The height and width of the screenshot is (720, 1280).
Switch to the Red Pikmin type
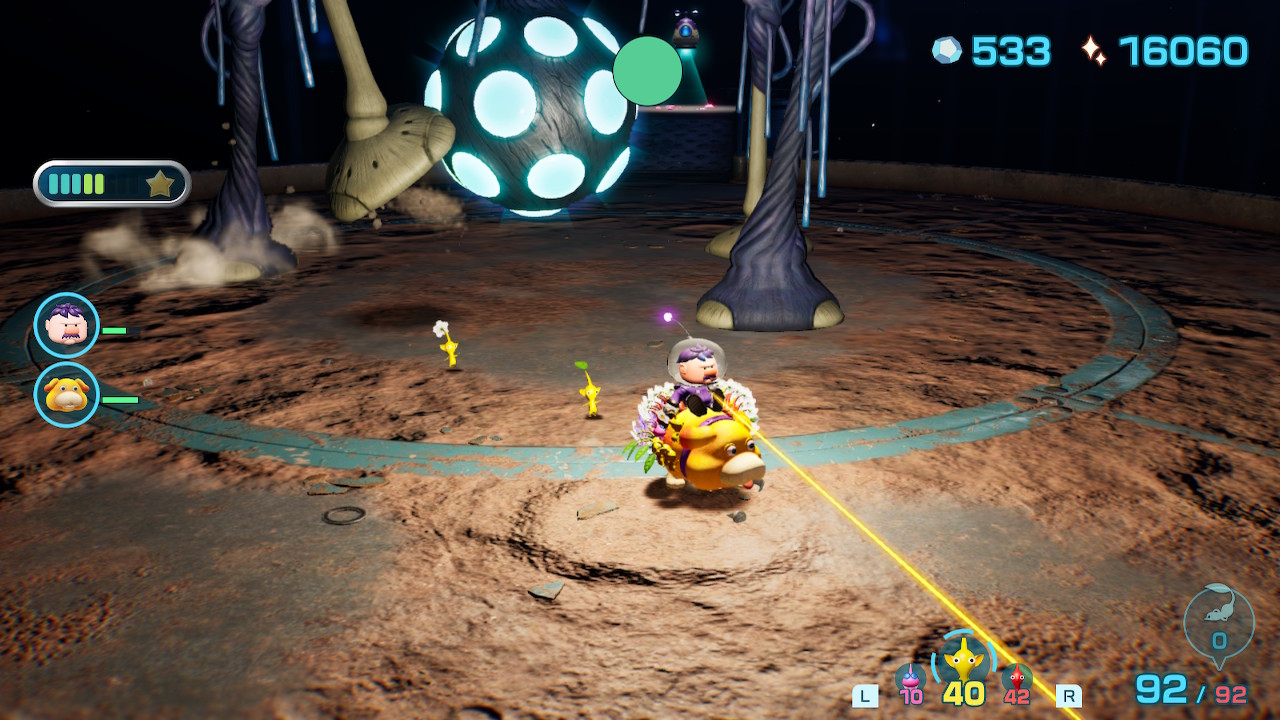(1017, 679)
